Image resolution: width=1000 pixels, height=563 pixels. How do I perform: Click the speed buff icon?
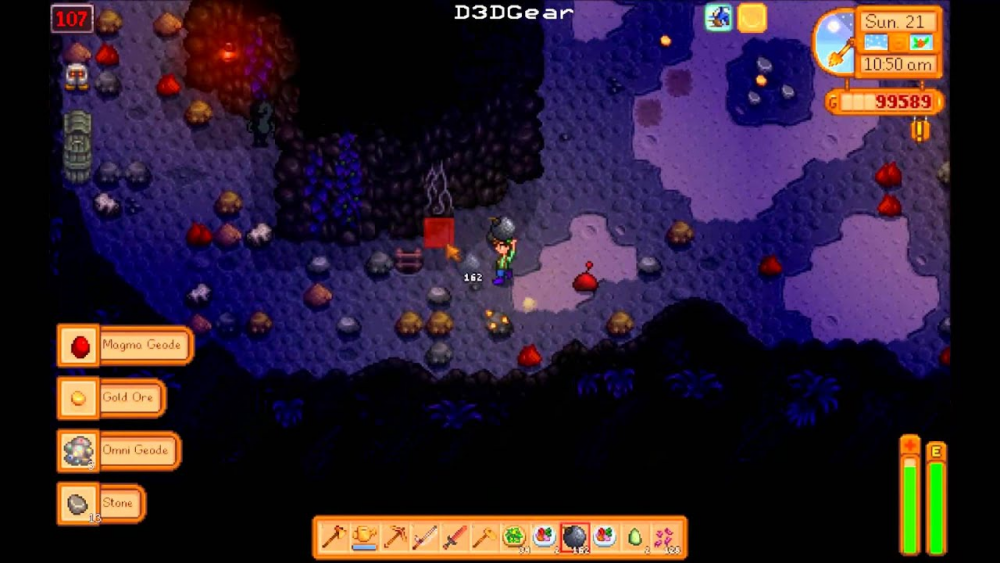pos(718,17)
